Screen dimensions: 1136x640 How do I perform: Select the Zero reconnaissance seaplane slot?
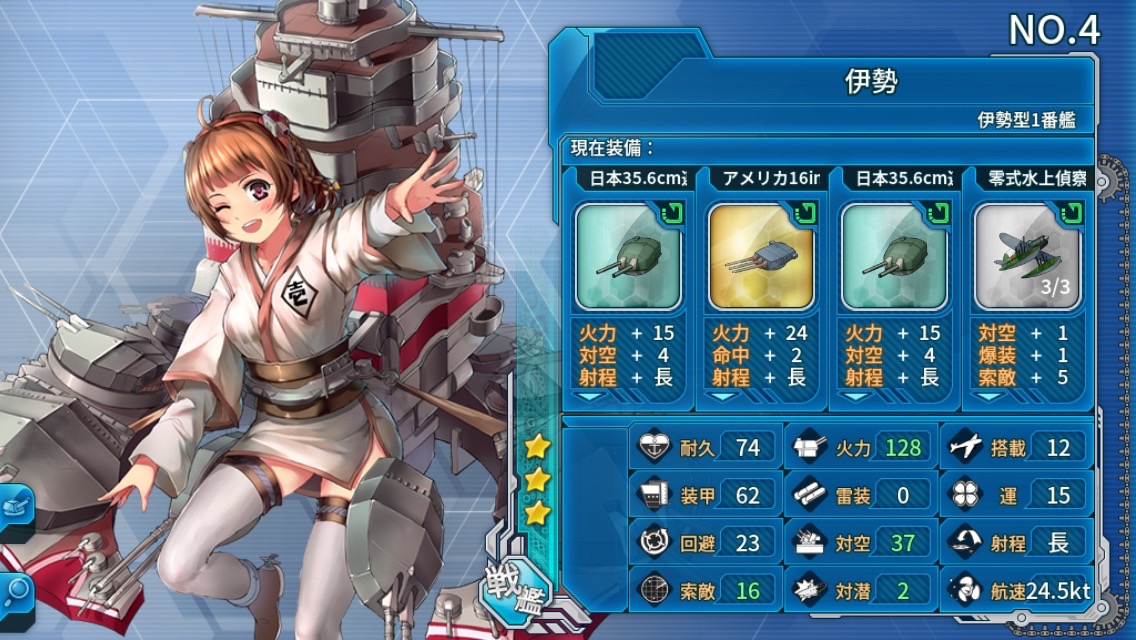[1026, 257]
